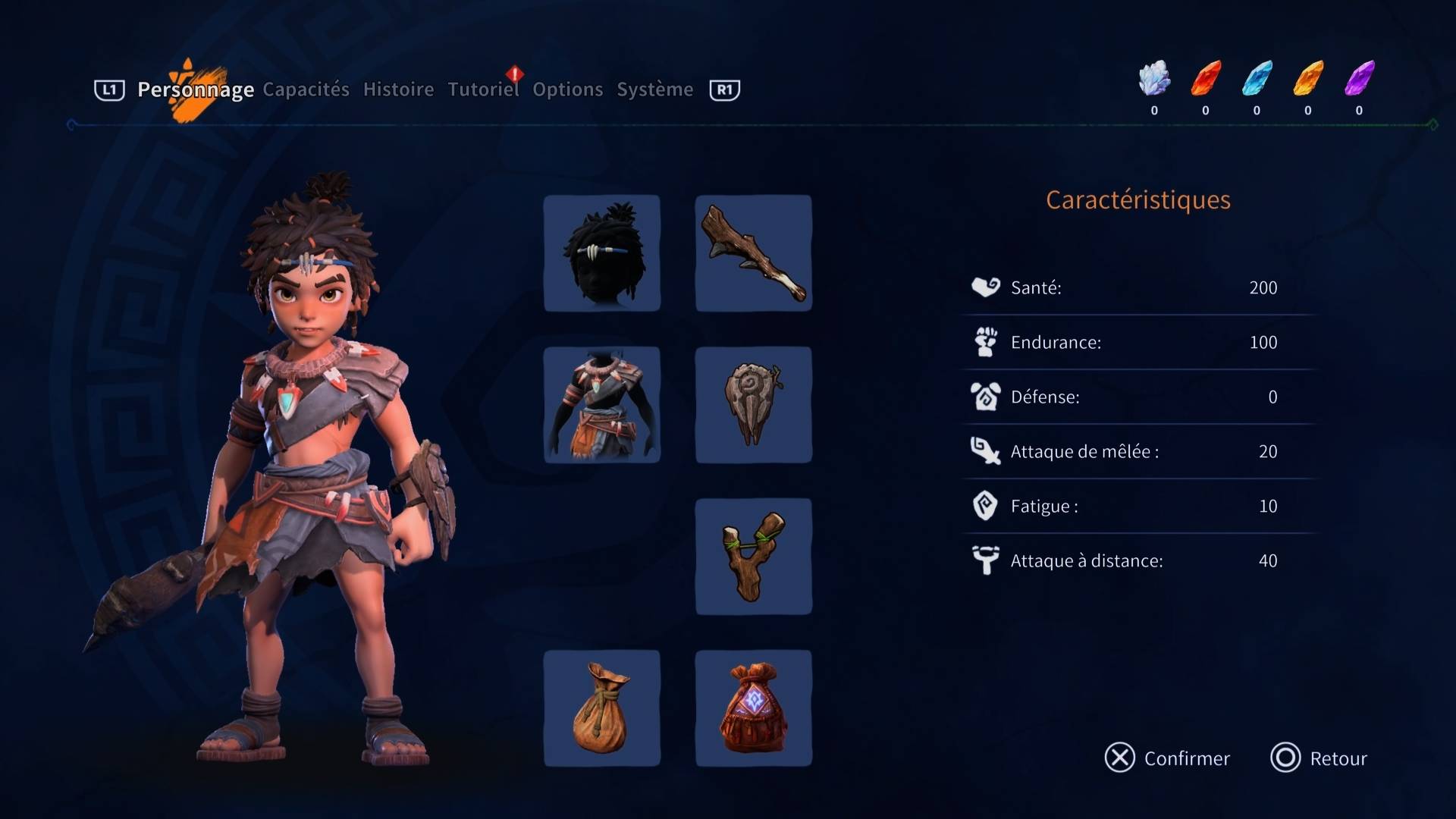Click the Confirmer button
Image resolution: width=1456 pixels, height=819 pixels.
coord(1167,758)
